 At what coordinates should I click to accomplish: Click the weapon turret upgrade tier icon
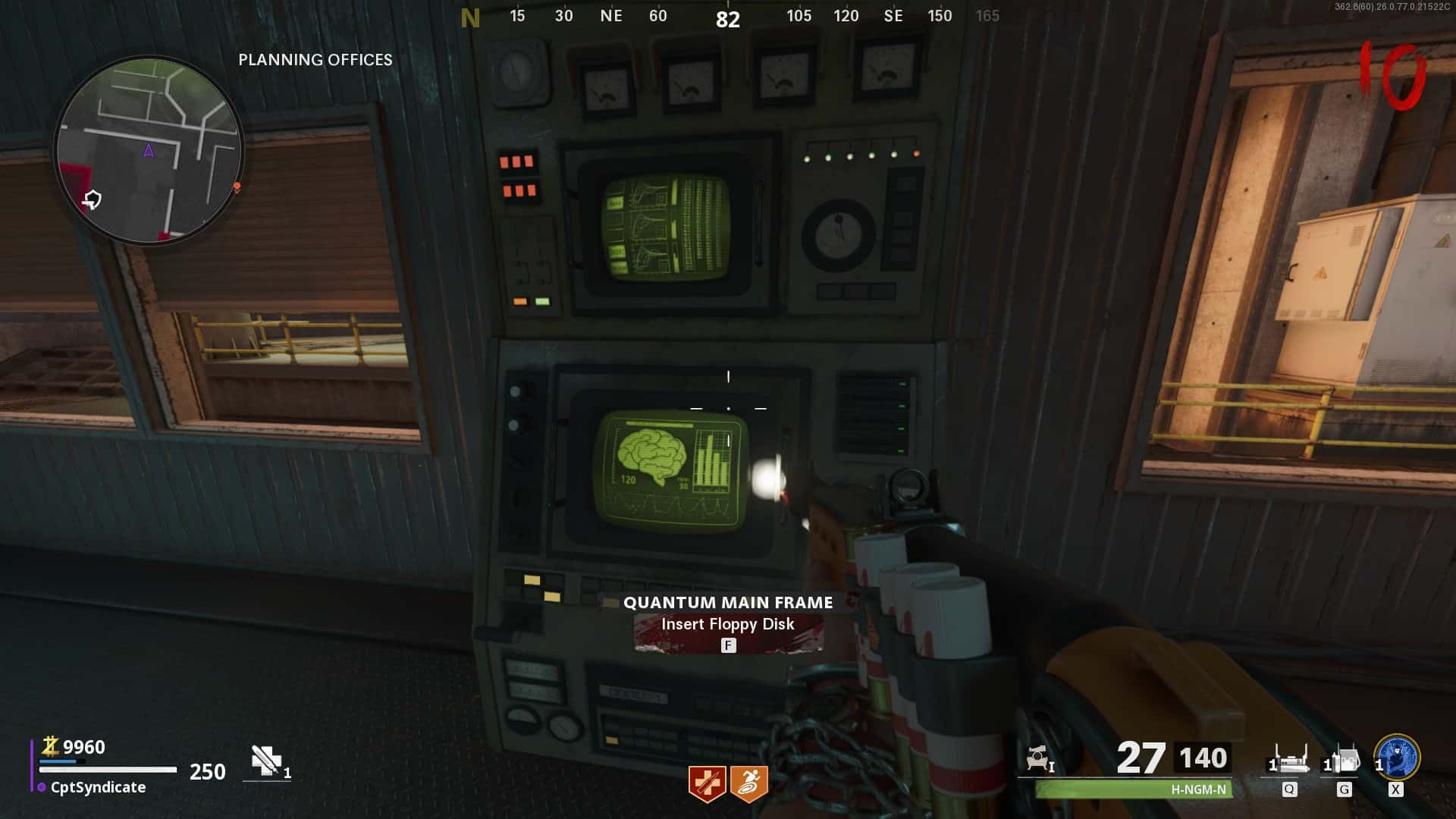(1038, 758)
